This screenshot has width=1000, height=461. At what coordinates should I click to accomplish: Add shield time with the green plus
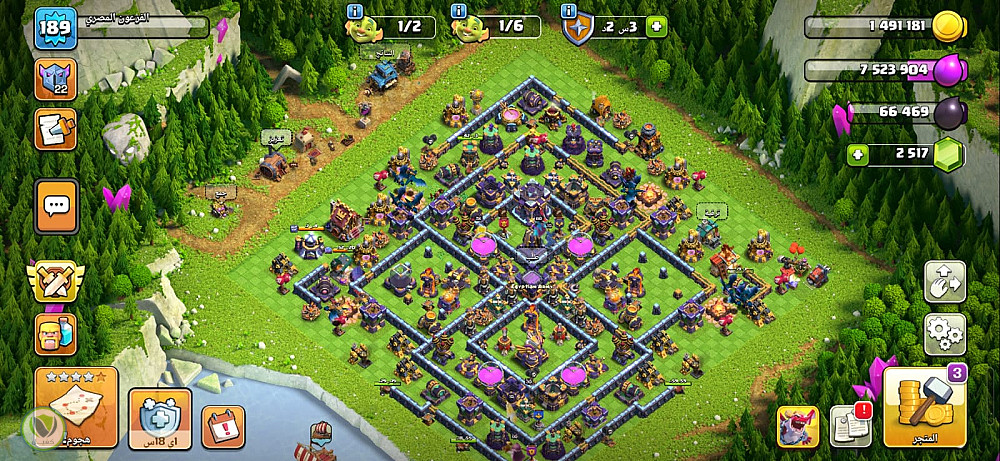[x=656, y=27]
